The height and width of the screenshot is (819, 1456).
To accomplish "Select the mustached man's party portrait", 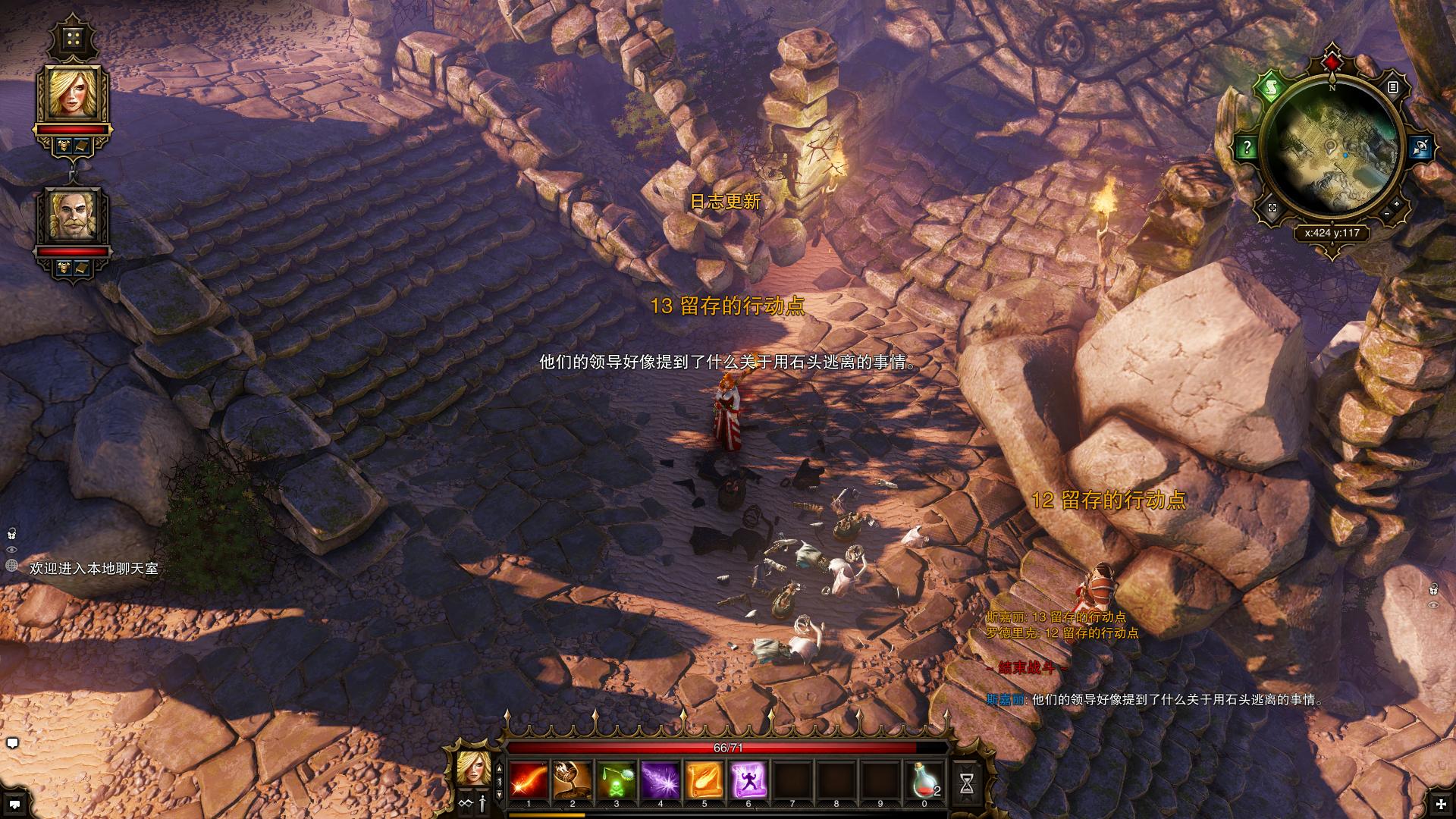I will click(x=74, y=215).
